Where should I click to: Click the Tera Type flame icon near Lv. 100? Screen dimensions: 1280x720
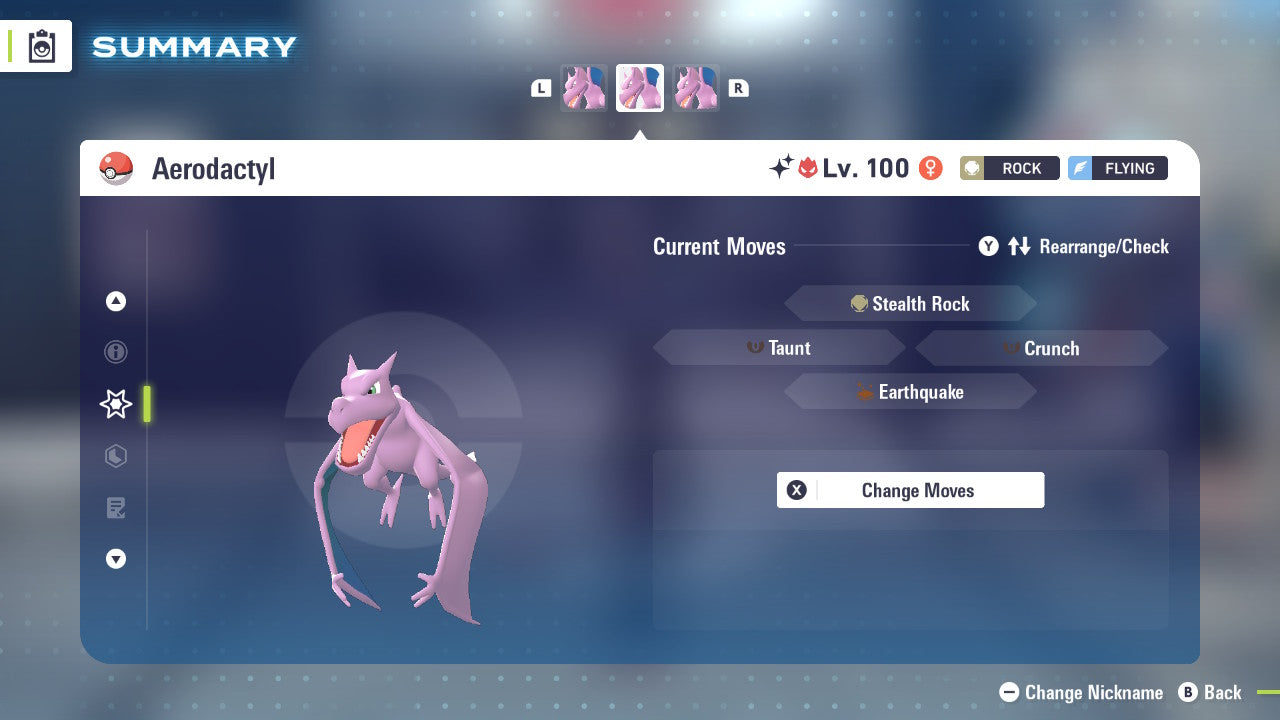tap(809, 168)
